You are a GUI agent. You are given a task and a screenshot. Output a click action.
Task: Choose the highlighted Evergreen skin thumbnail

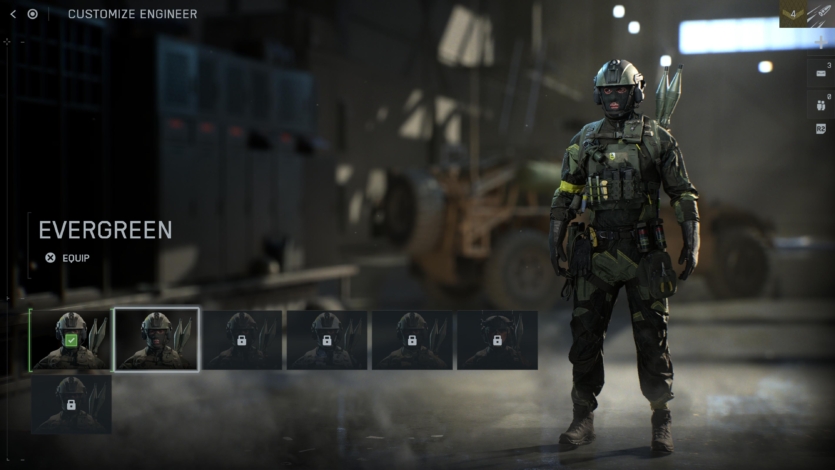coord(156,340)
